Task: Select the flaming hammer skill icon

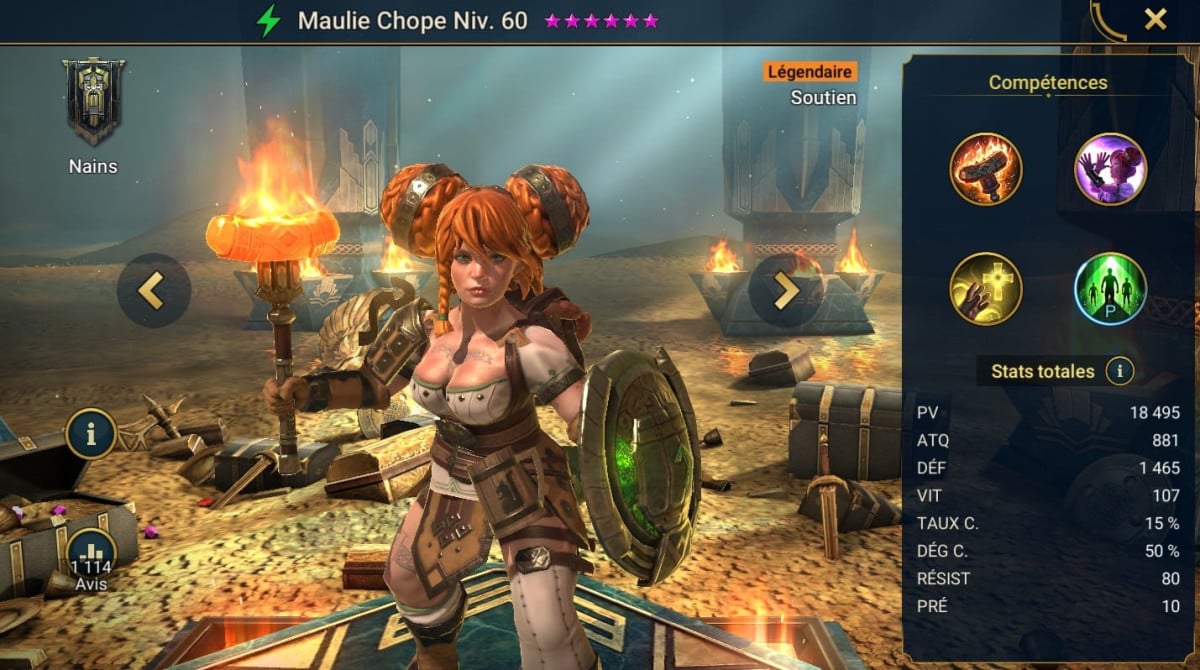Action: [x=986, y=169]
